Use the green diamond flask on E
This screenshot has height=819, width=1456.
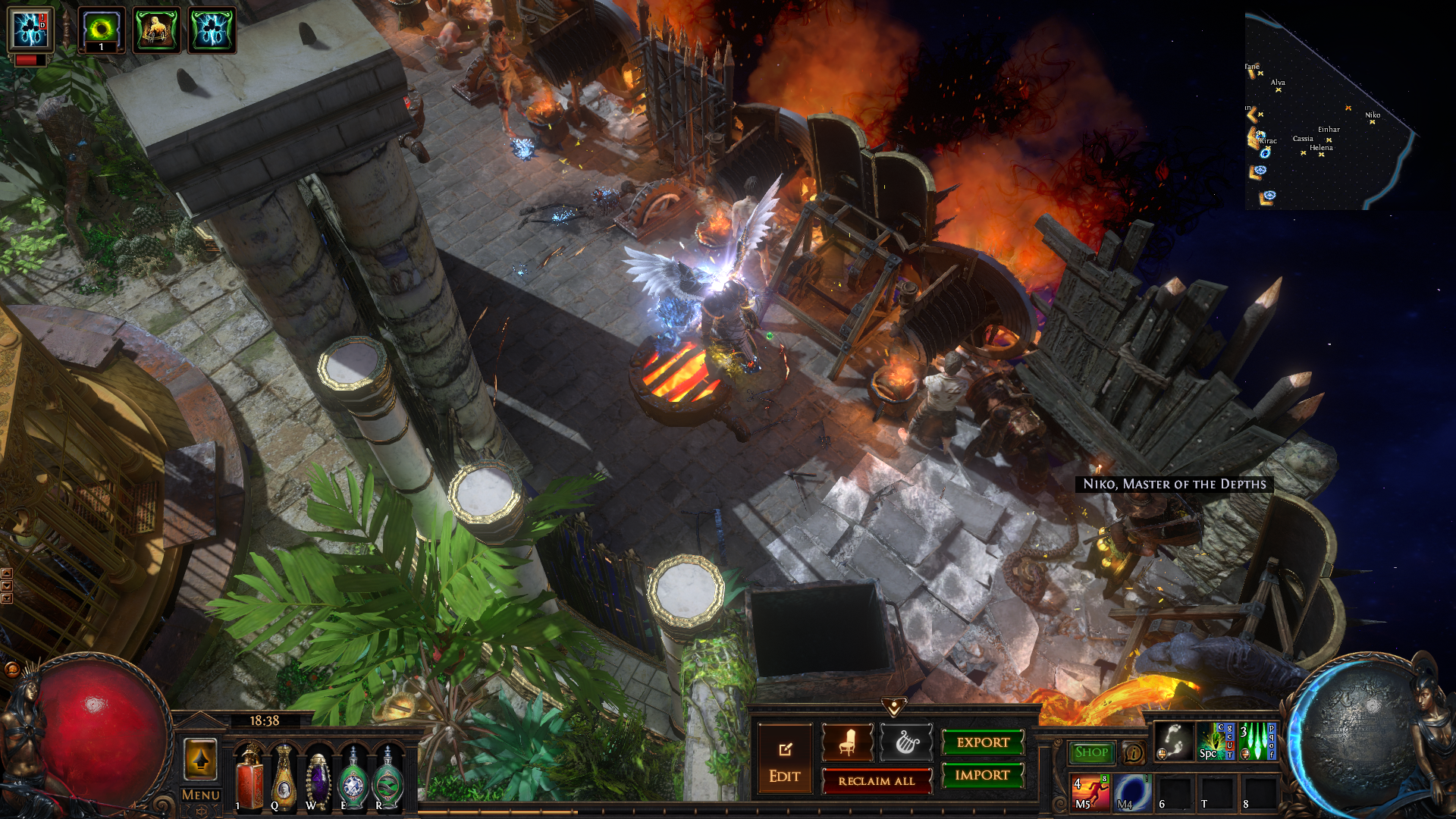pos(353,779)
